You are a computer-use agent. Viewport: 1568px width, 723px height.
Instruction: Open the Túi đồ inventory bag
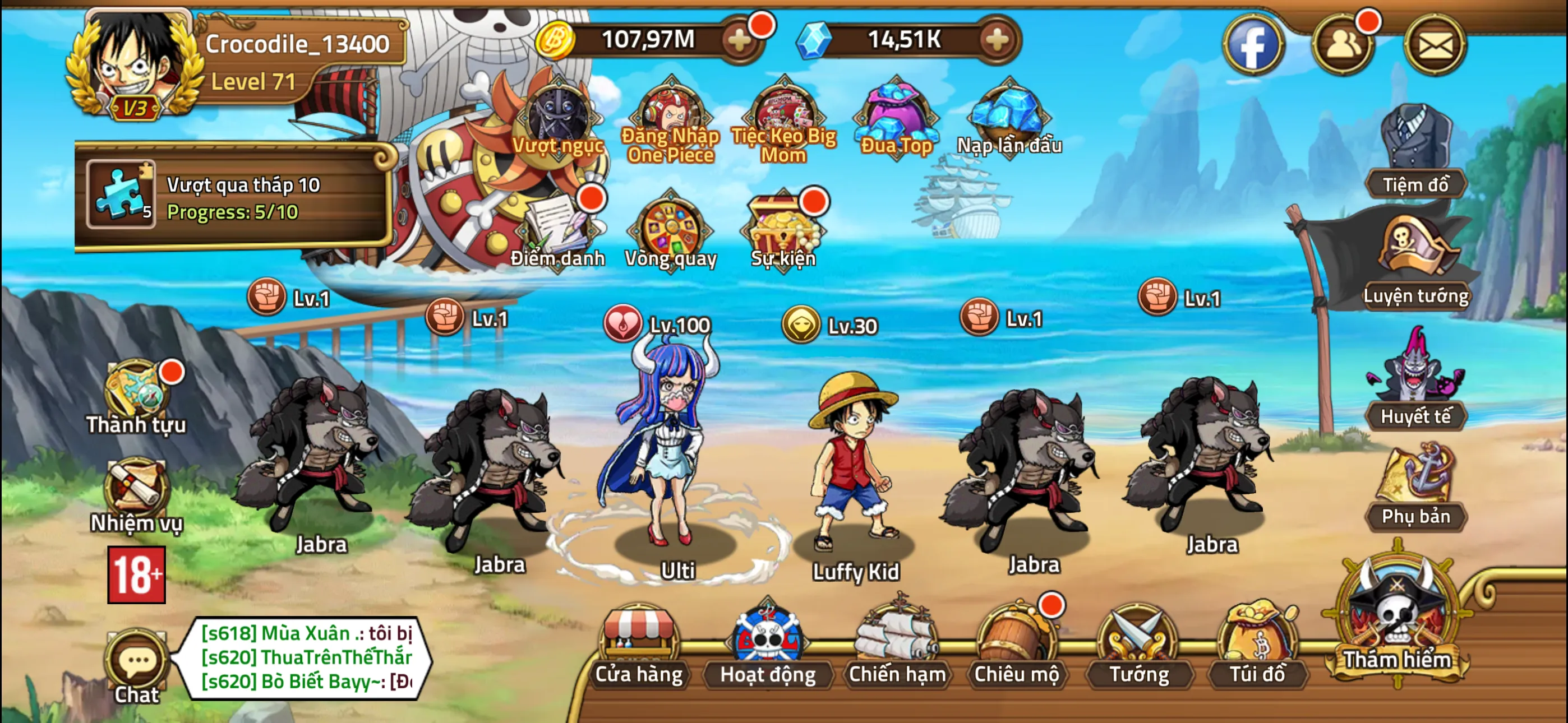[1257, 646]
